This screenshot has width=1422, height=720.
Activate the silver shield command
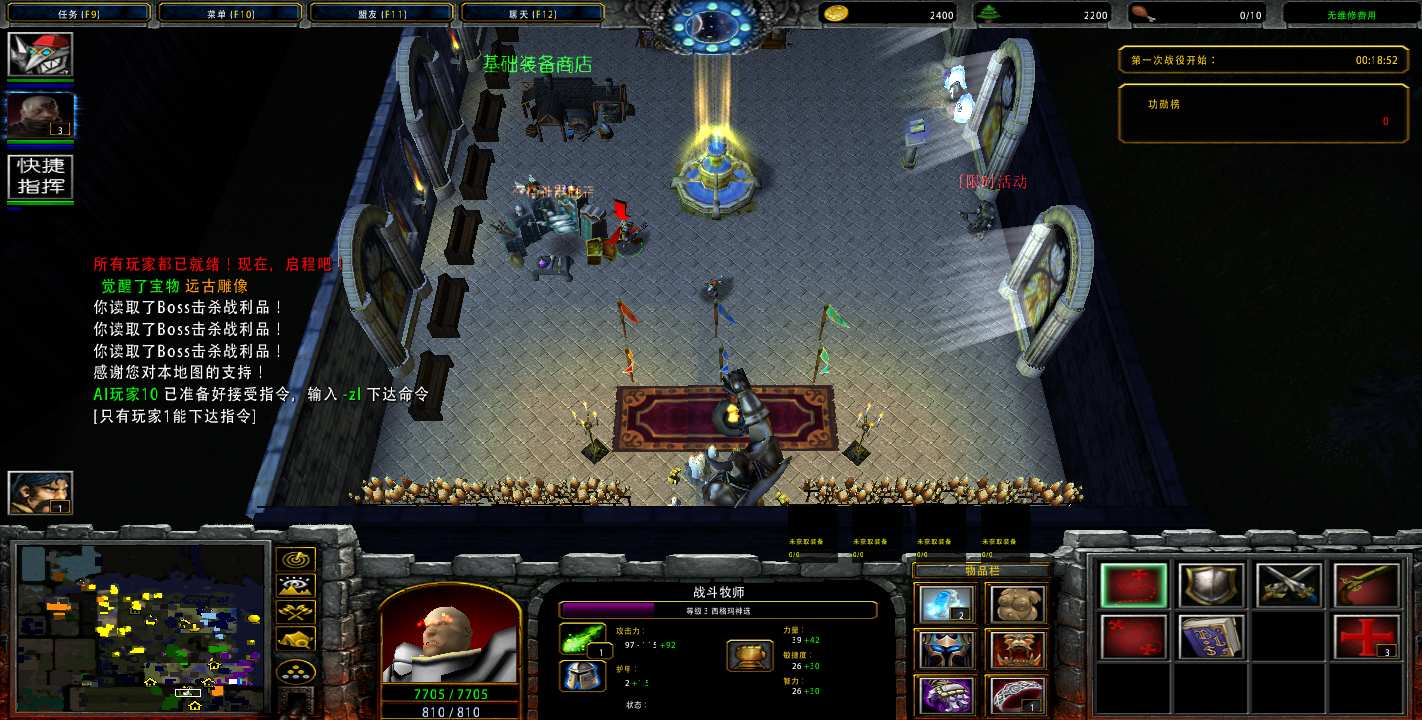click(1211, 586)
